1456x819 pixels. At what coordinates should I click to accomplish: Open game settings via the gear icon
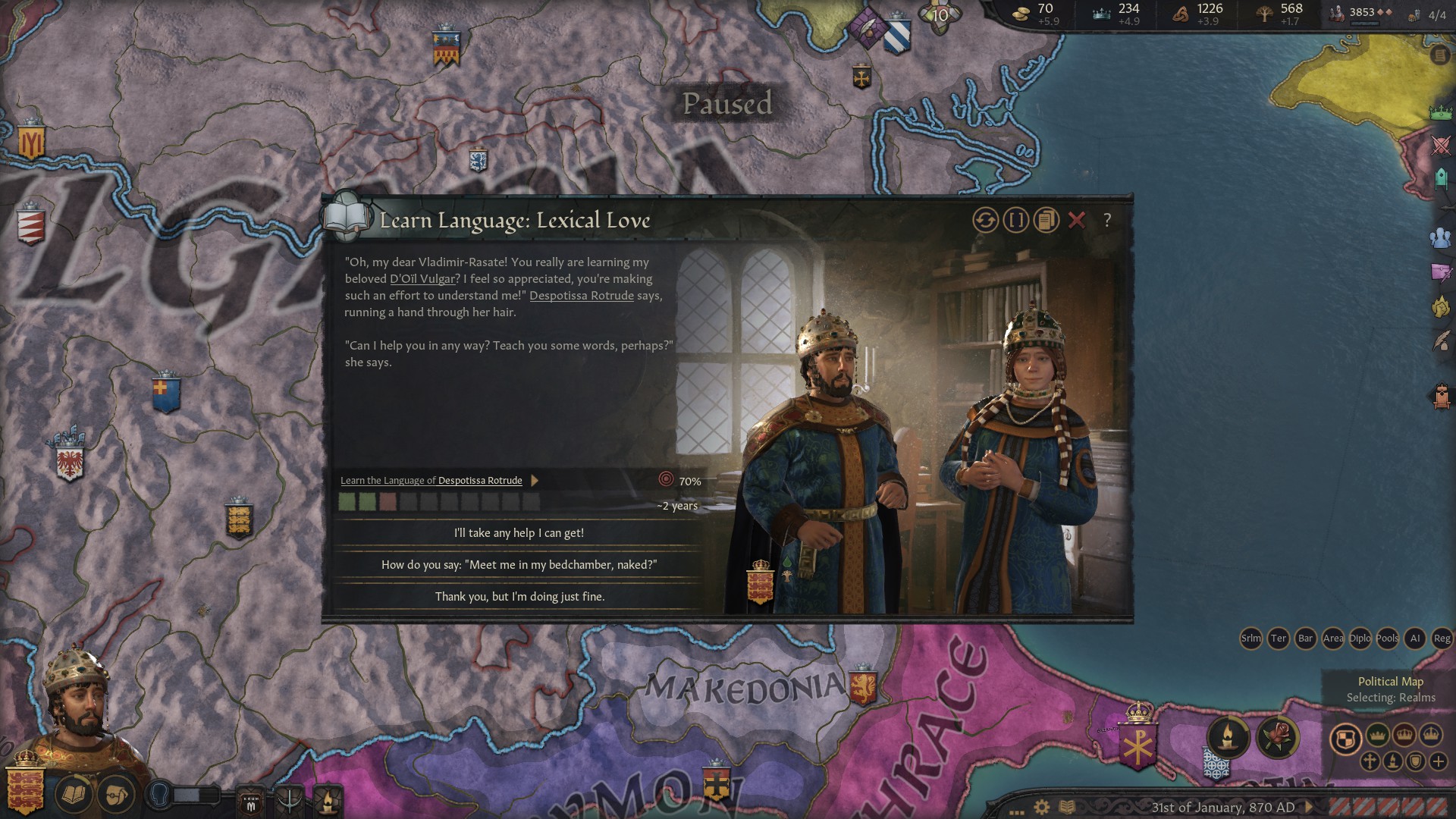tap(1041, 807)
